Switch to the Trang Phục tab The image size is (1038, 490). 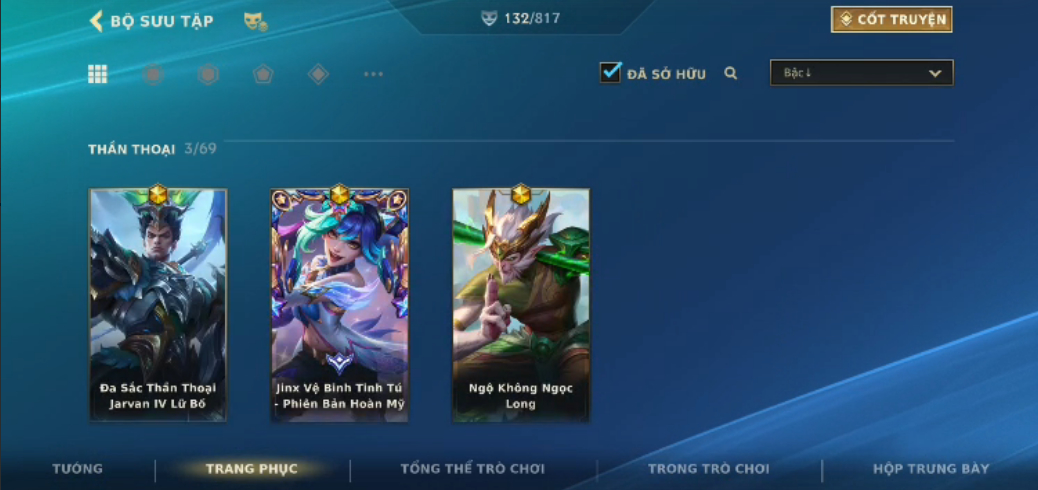click(251, 469)
